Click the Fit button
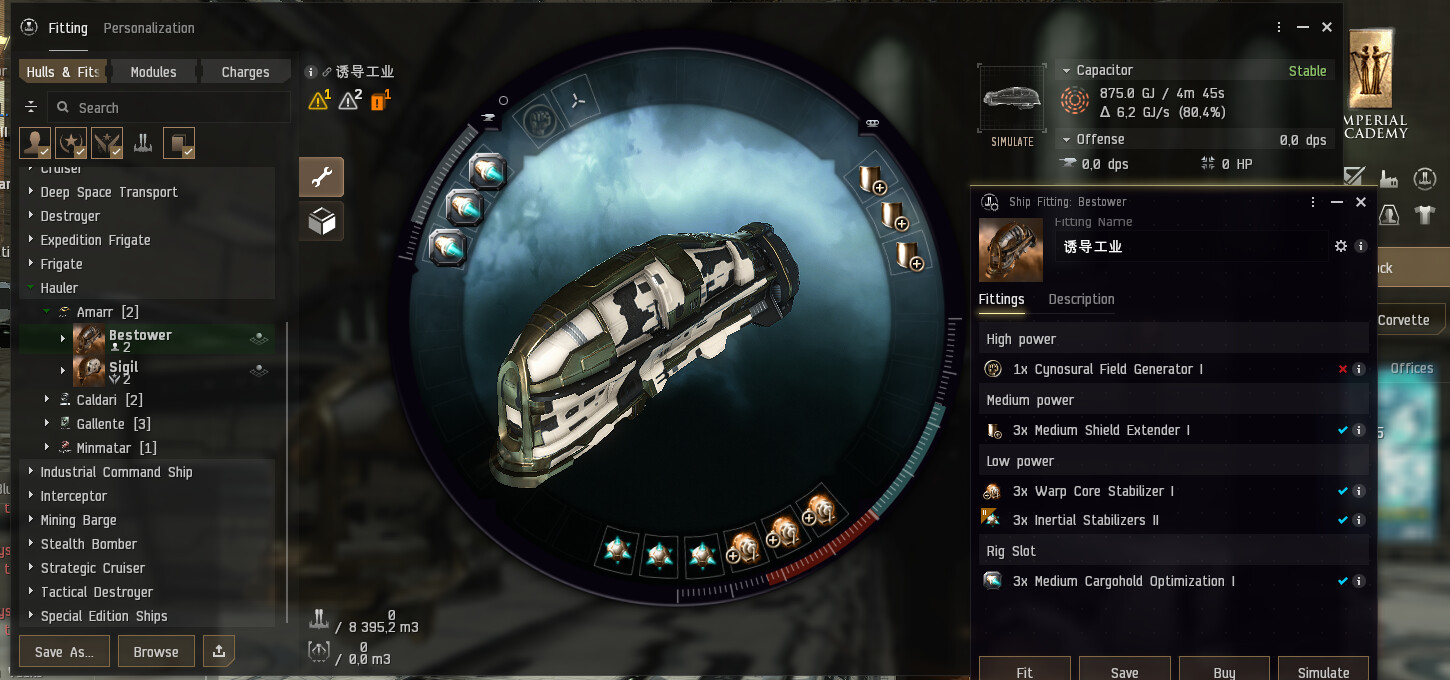The height and width of the screenshot is (680, 1450). tap(1024, 670)
